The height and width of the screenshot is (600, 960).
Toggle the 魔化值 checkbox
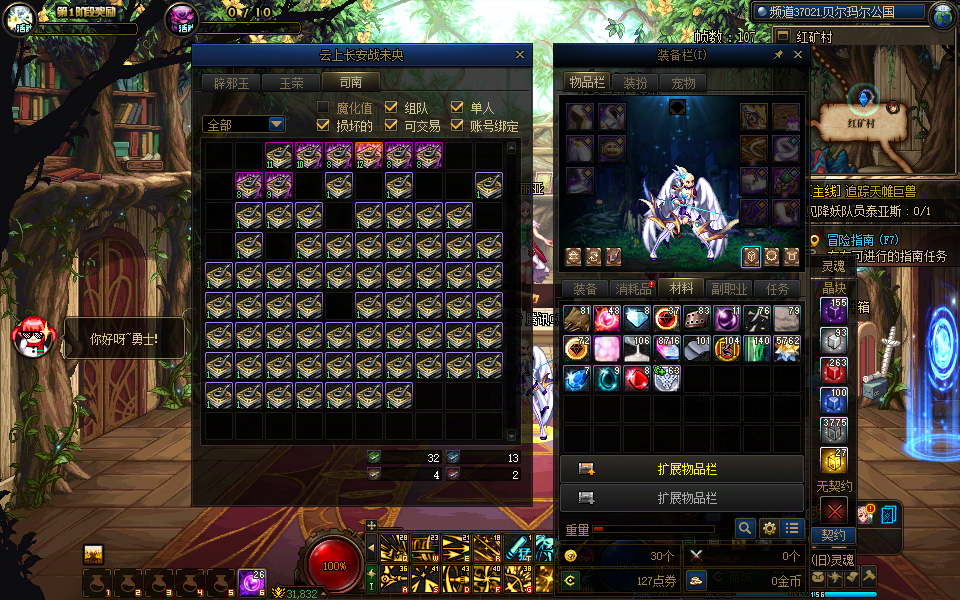pyautogui.click(x=323, y=108)
